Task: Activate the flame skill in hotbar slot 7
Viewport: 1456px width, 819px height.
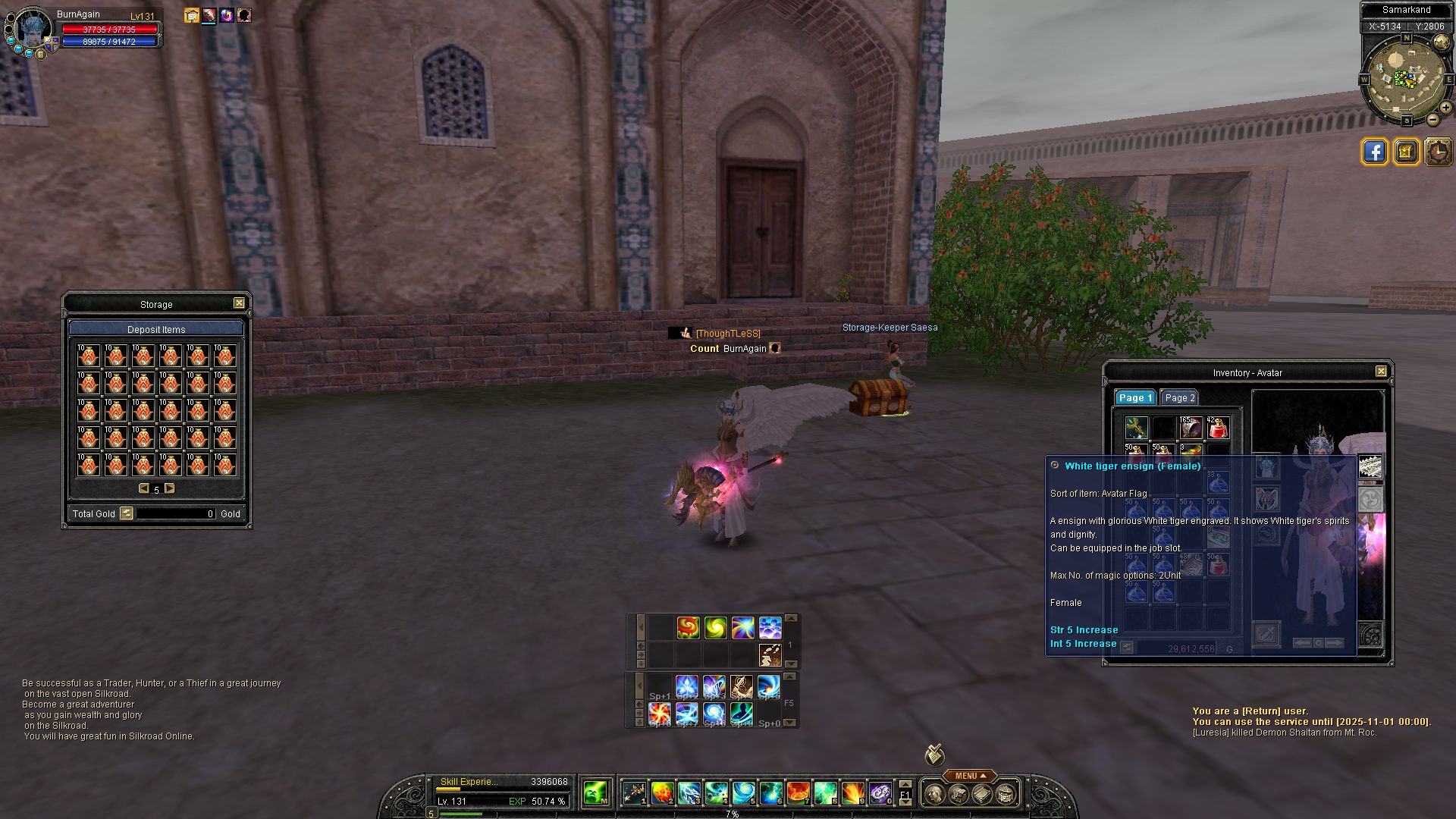Action: click(x=798, y=794)
